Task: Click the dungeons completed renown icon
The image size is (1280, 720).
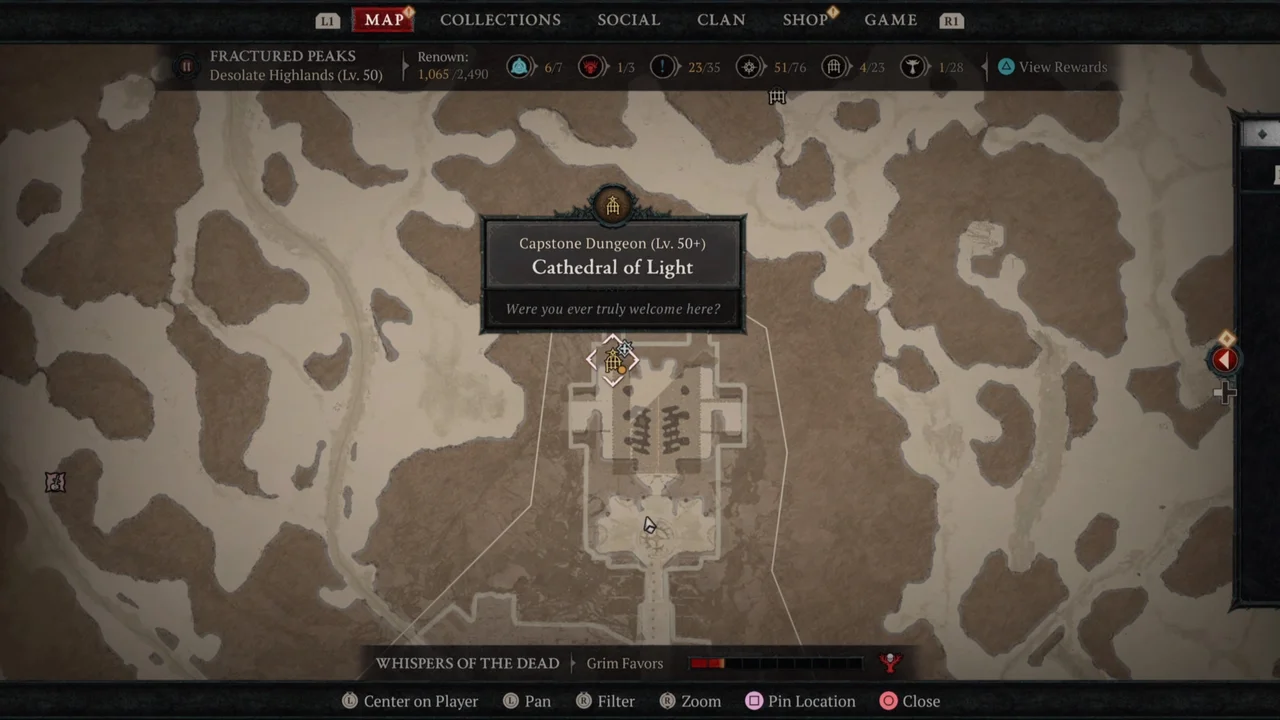Action: tap(835, 66)
